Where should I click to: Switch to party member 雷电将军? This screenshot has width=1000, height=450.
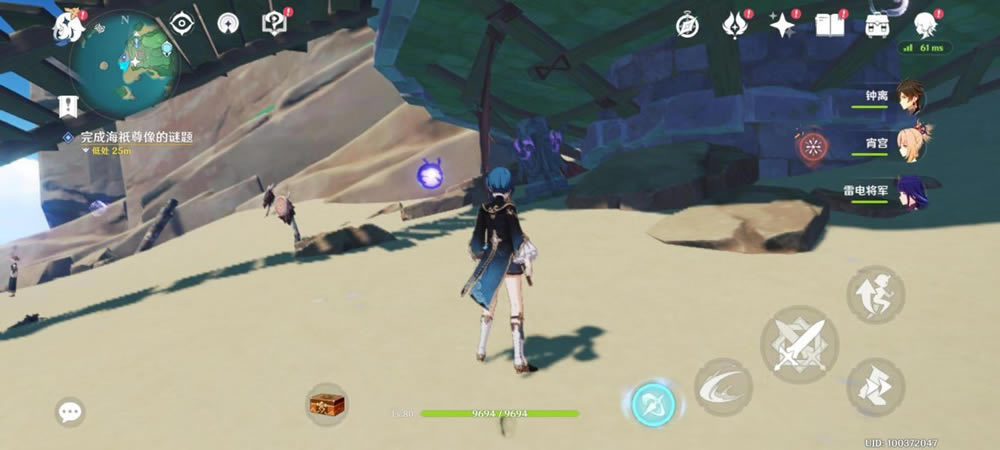pos(908,191)
